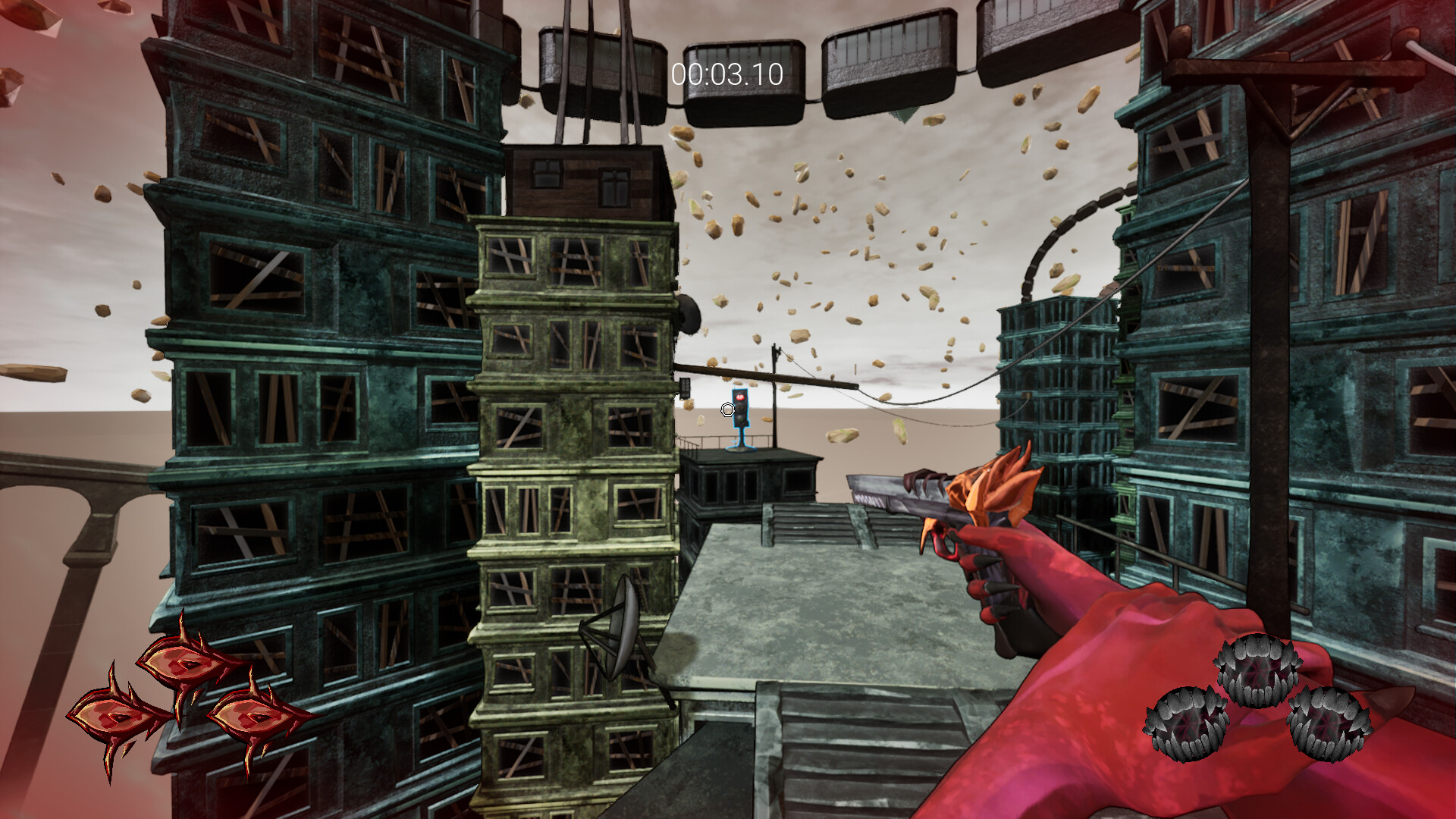
Task: Click the leftmost teeth-orb ammo icon
Action: point(1188,722)
